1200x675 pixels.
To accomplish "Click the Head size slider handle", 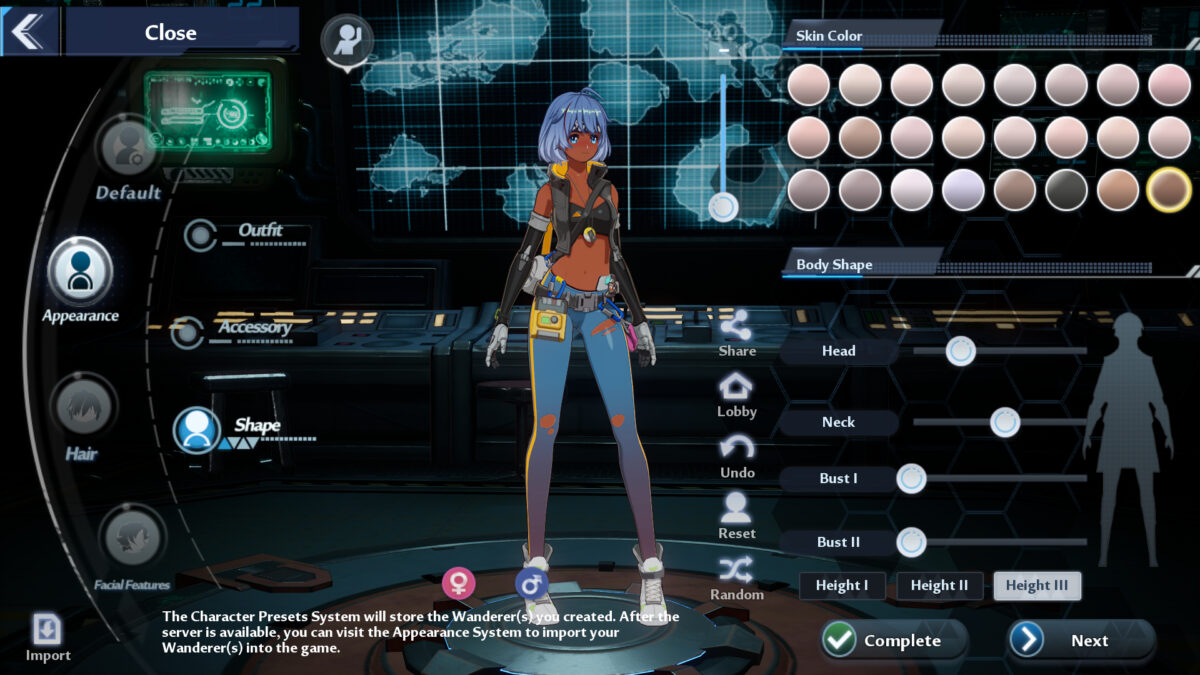I will (961, 351).
